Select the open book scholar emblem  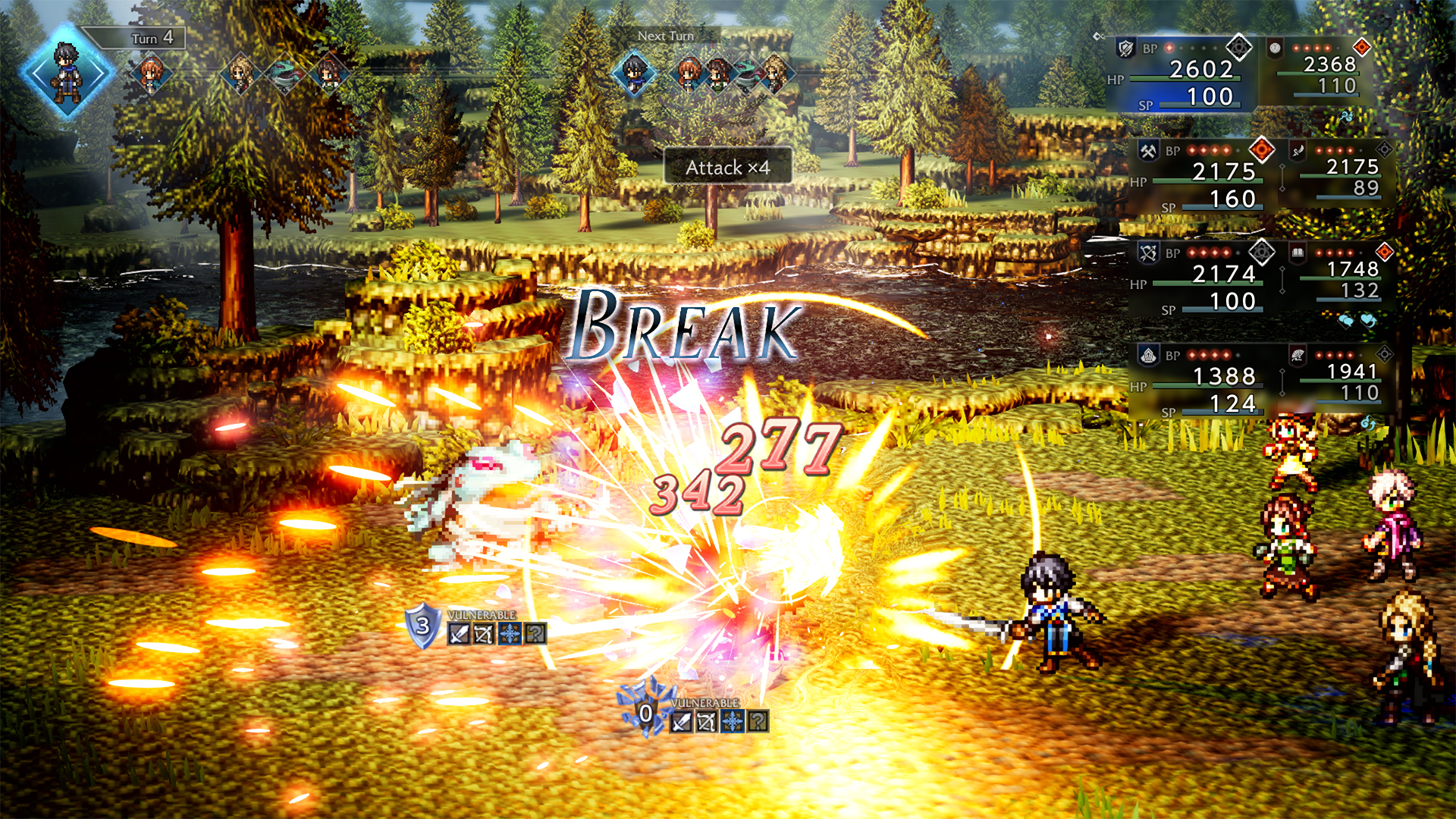tap(1298, 254)
